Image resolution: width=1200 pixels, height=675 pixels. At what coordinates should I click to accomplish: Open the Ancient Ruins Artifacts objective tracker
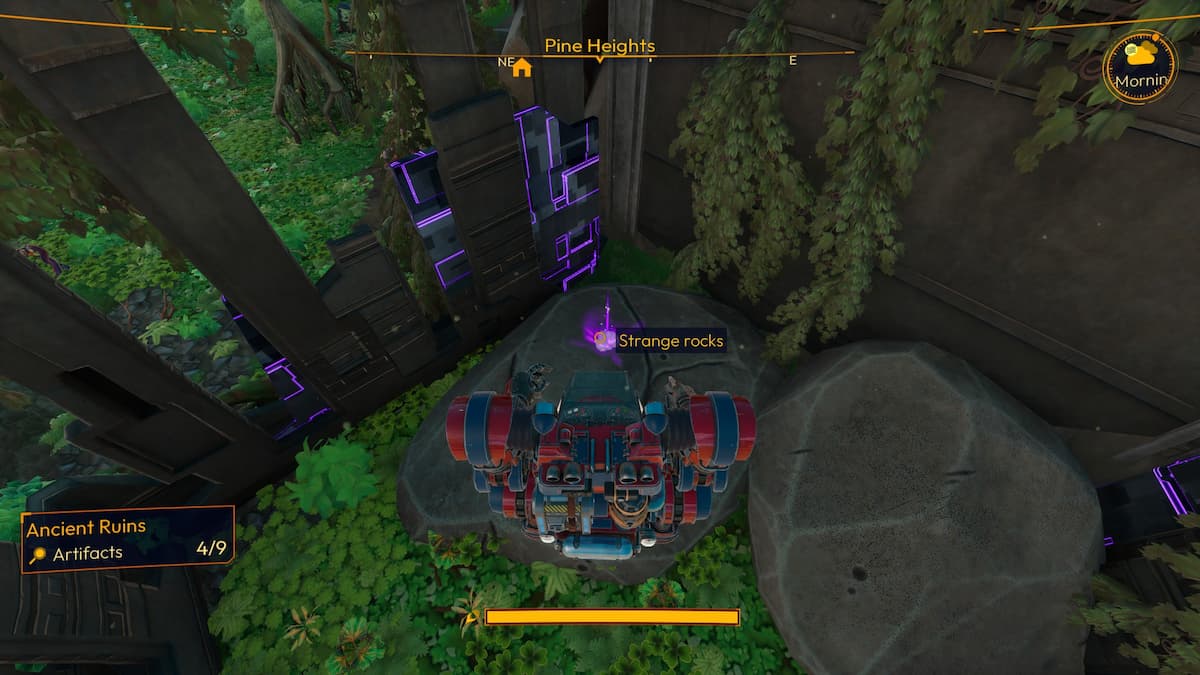point(128,540)
